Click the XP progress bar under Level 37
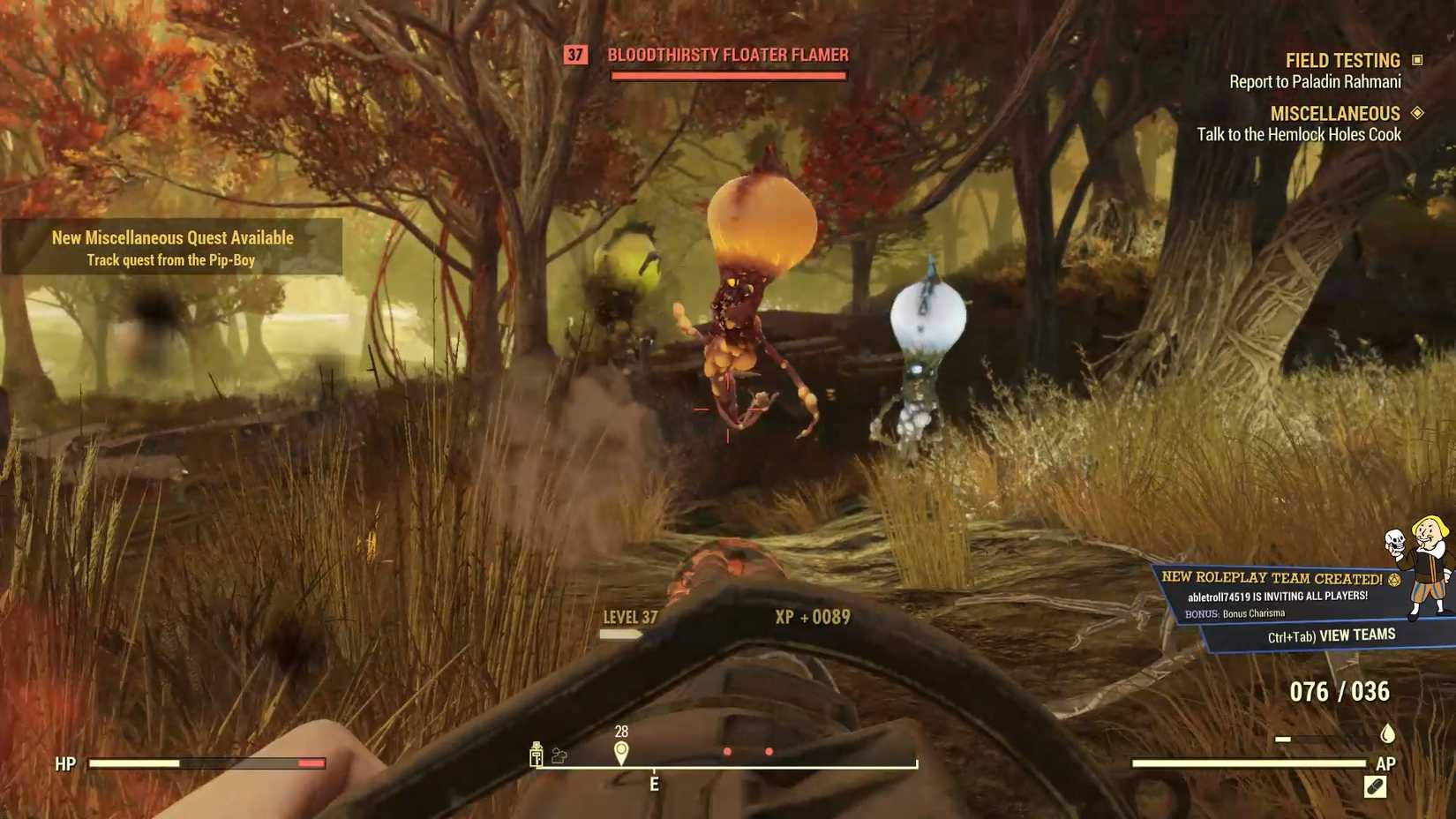 click(619, 632)
